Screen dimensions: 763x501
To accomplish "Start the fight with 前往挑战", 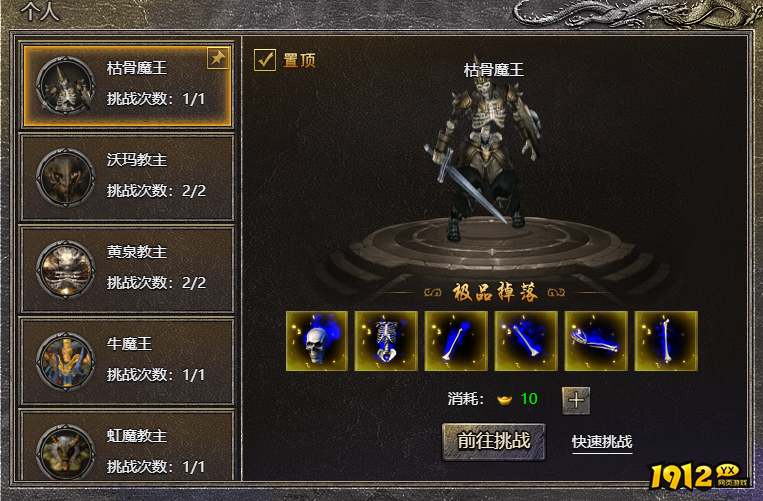I will tap(494, 441).
